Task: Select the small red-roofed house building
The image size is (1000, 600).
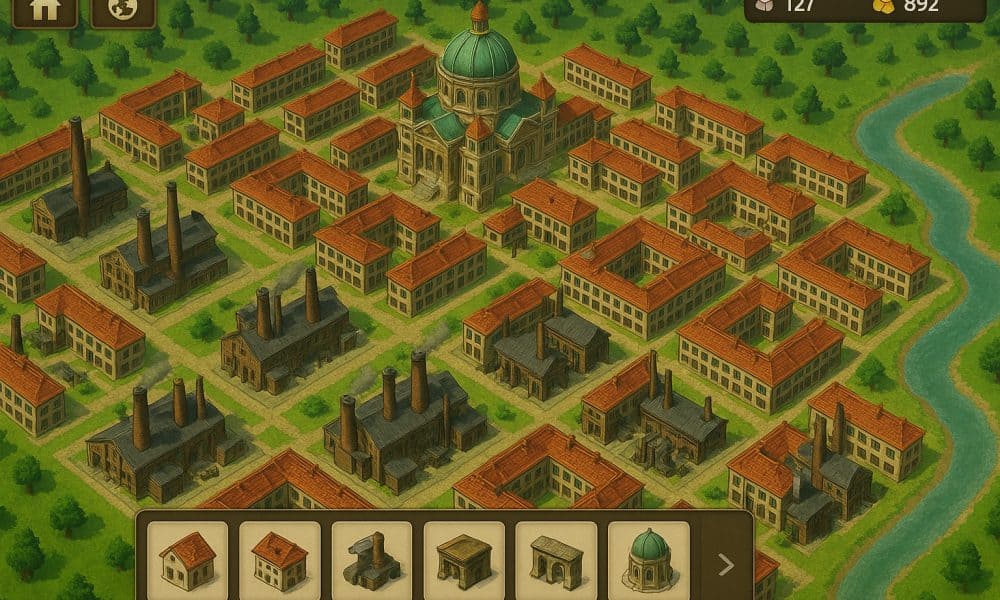Action: tap(188, 558)
